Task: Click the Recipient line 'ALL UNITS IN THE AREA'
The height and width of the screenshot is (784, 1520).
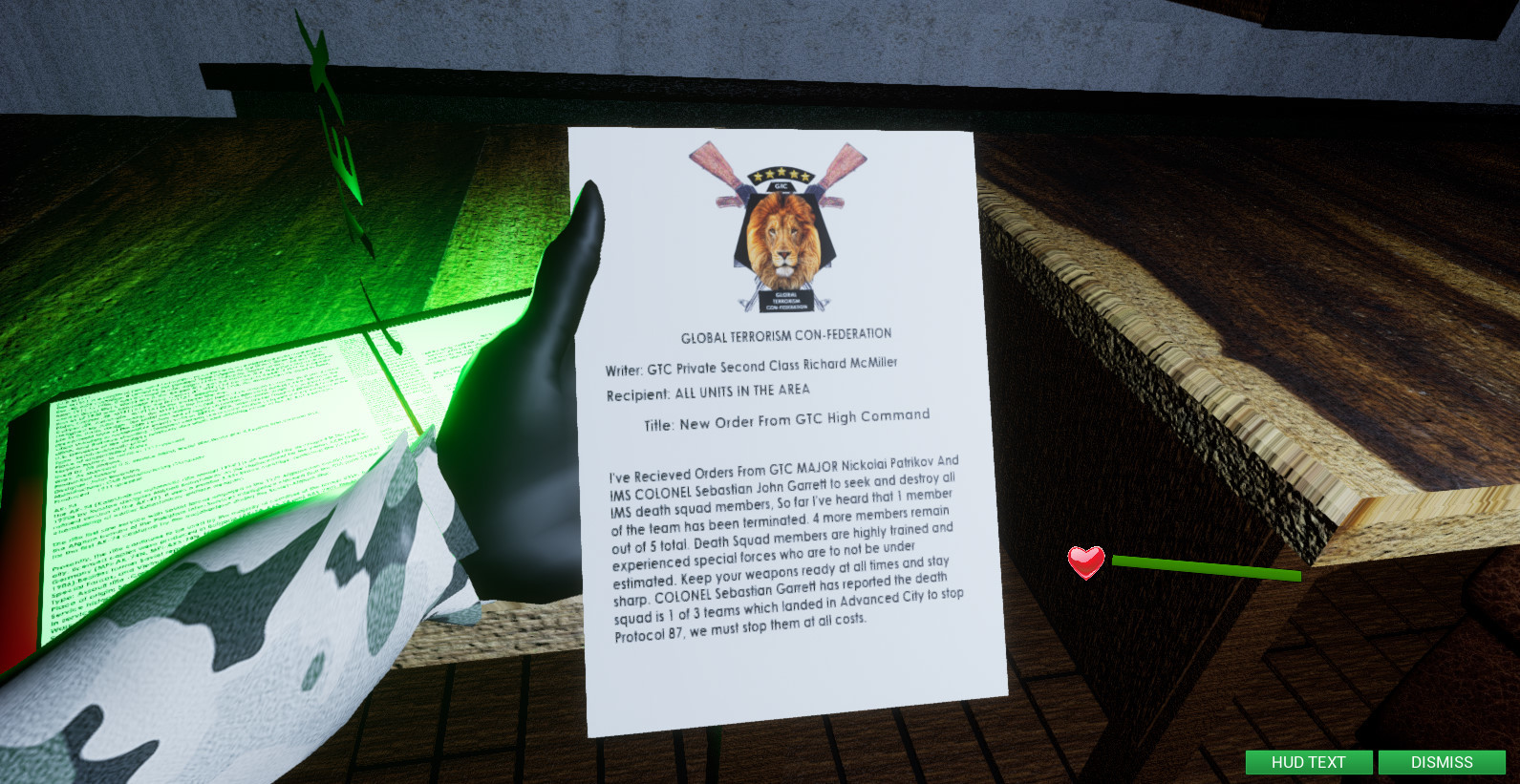Action: [707, 390]
